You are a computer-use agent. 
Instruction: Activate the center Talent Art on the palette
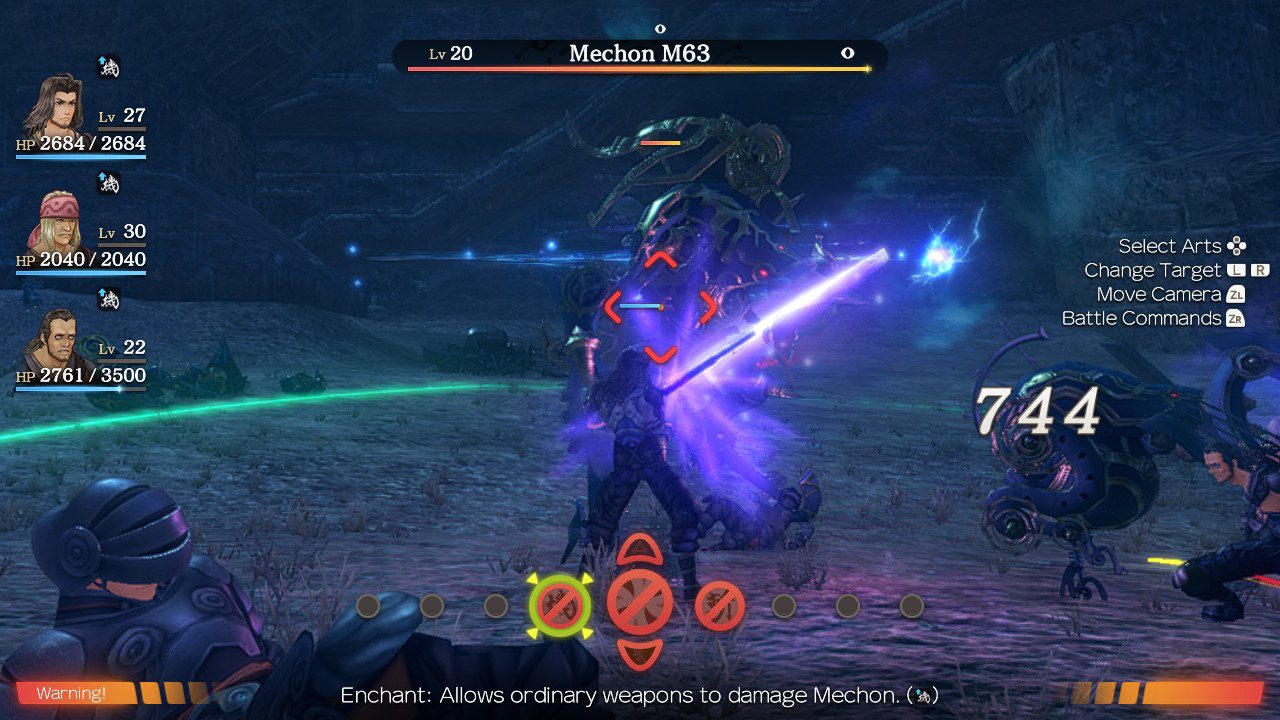pyautogui.click(x=640, y=603)
